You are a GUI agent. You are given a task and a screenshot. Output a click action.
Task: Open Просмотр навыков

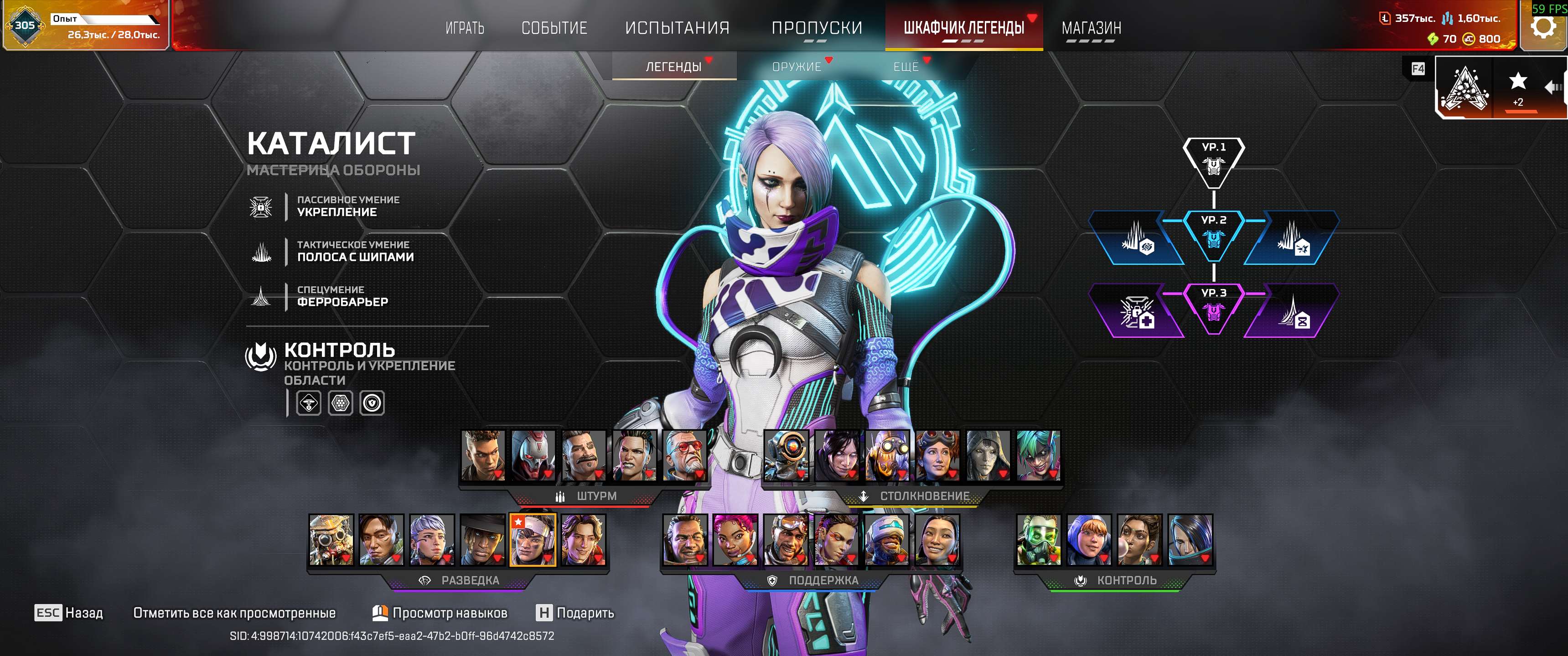tap(450, 614)
